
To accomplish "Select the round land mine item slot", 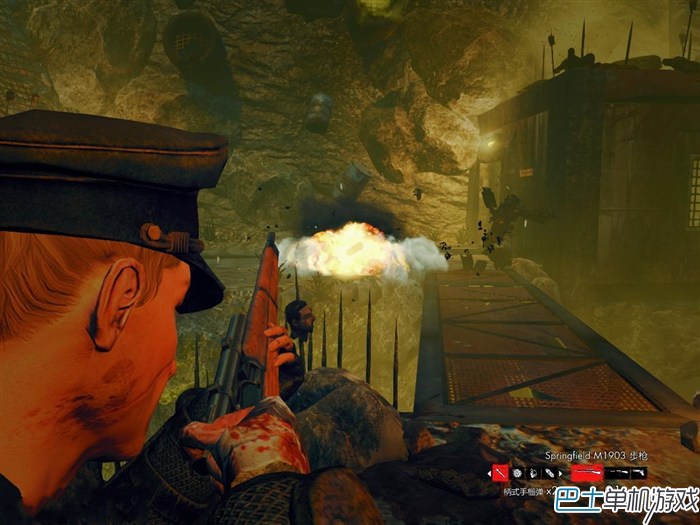I will tap(517, 472).
